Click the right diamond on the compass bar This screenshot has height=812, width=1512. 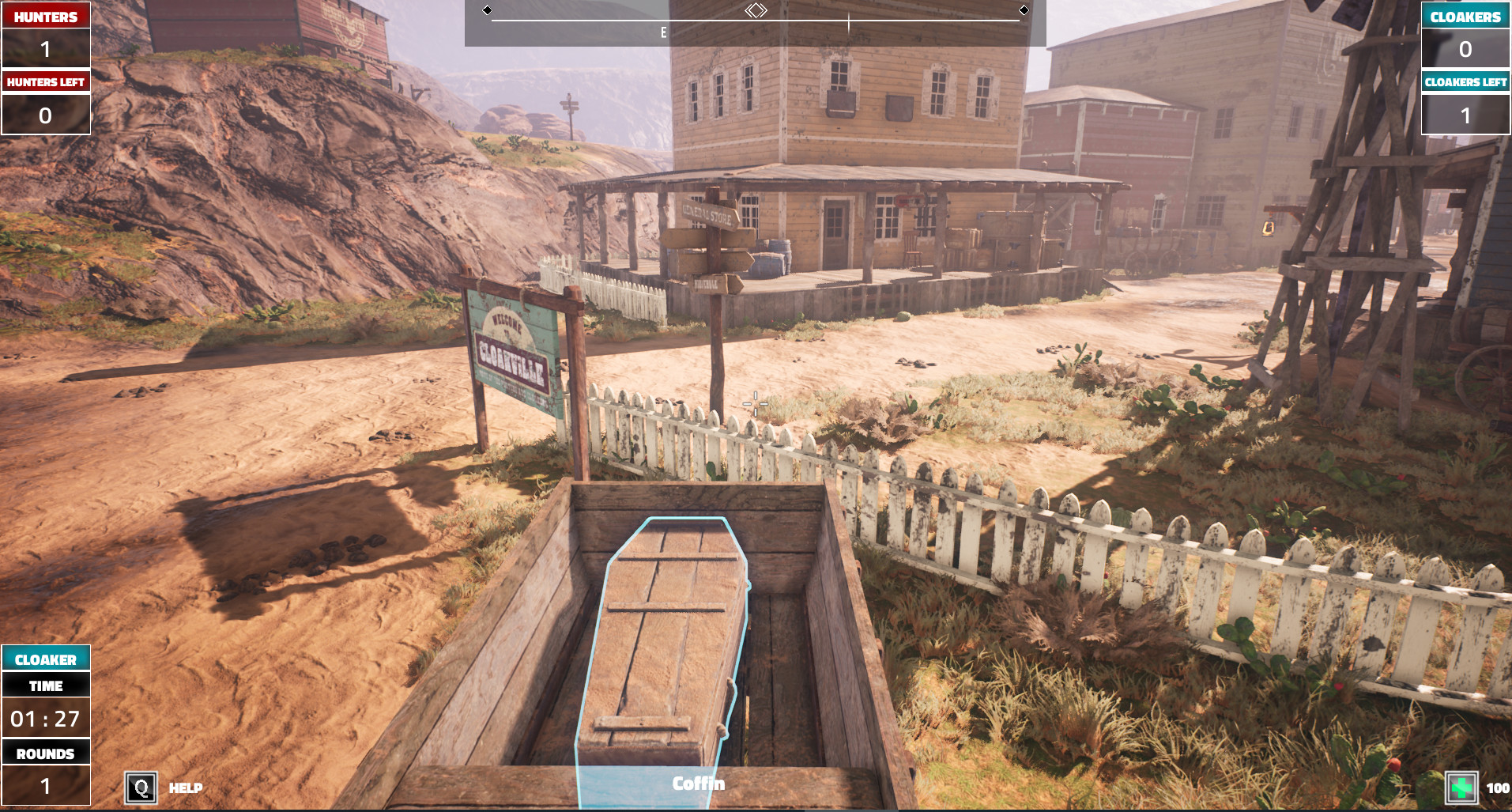[1025, 9]
